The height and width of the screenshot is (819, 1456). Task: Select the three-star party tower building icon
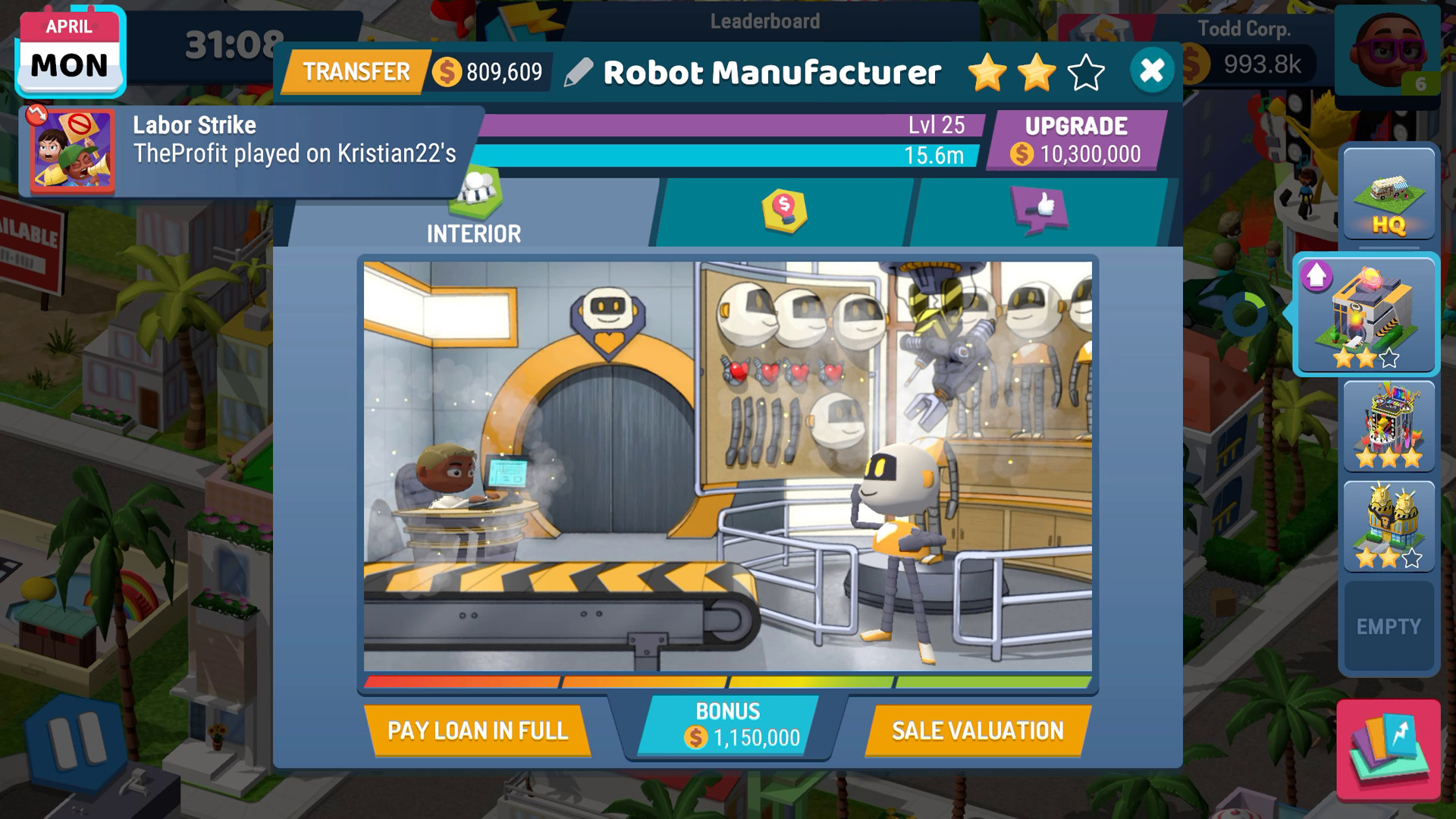pos(1388,425)
